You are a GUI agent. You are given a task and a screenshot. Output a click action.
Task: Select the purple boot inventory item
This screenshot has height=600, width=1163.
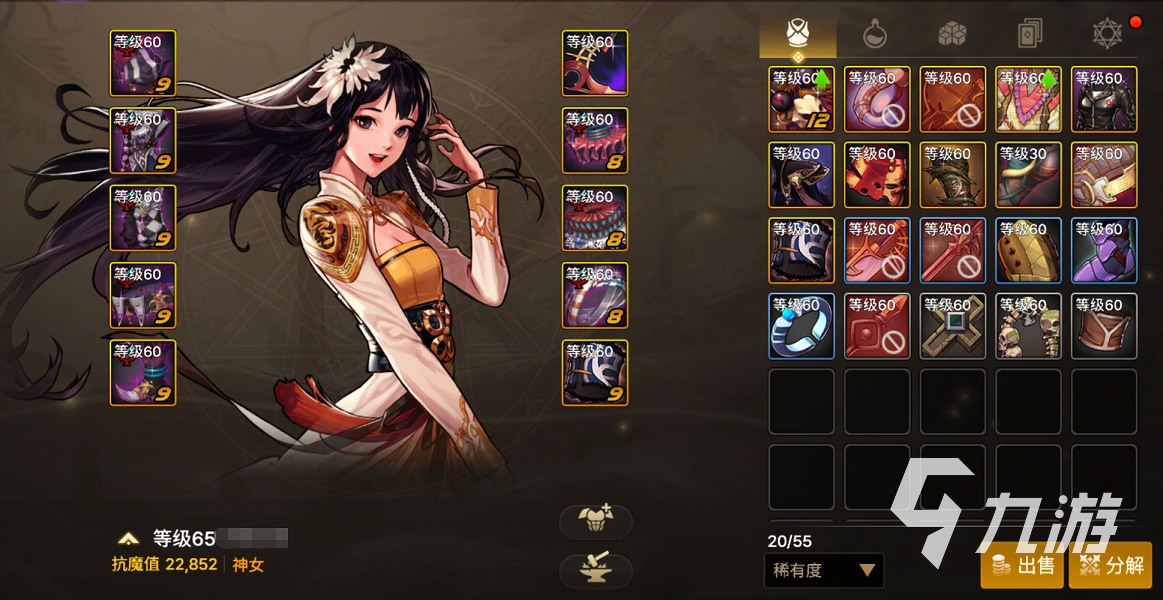point(1104,250)
